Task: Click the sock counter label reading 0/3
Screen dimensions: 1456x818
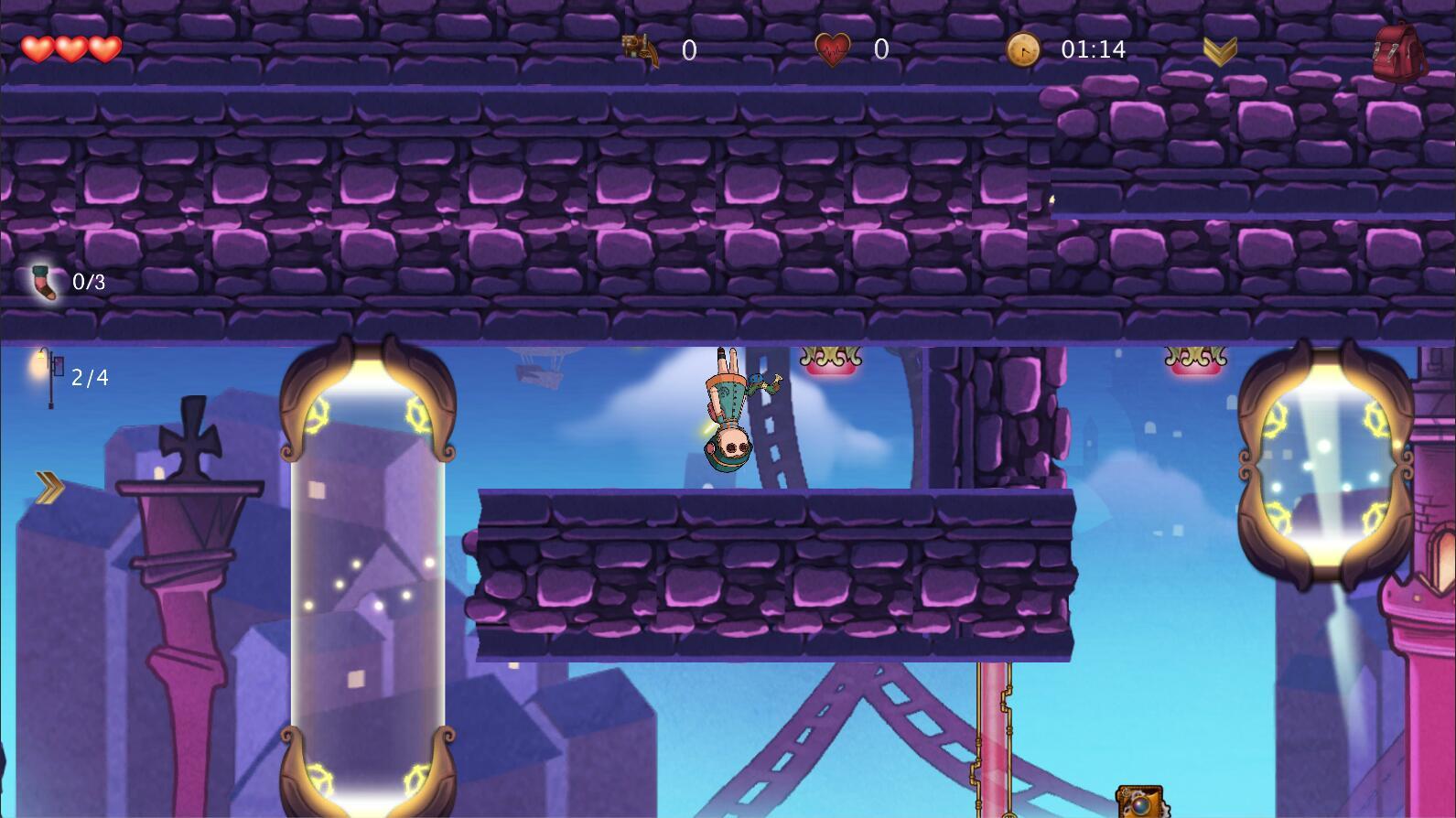Action: click(x=89, y=282)
